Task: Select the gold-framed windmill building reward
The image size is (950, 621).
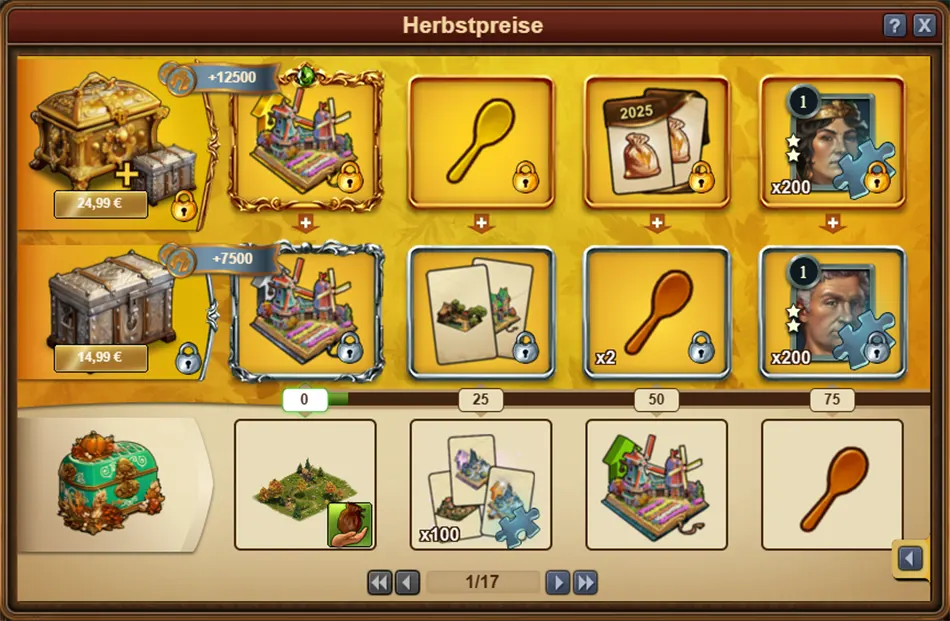Action: tap(306, 142)
